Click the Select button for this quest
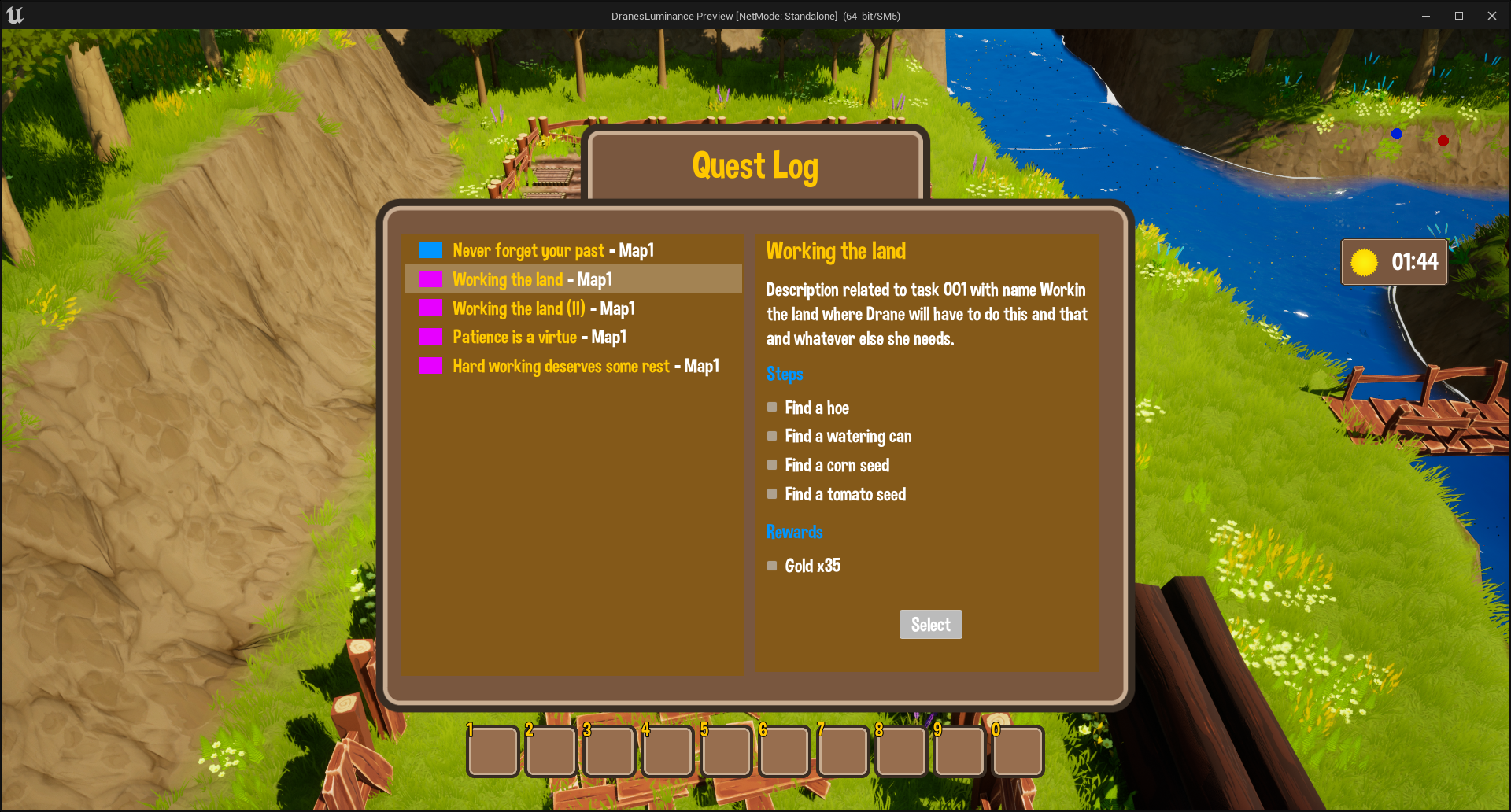 930,625
